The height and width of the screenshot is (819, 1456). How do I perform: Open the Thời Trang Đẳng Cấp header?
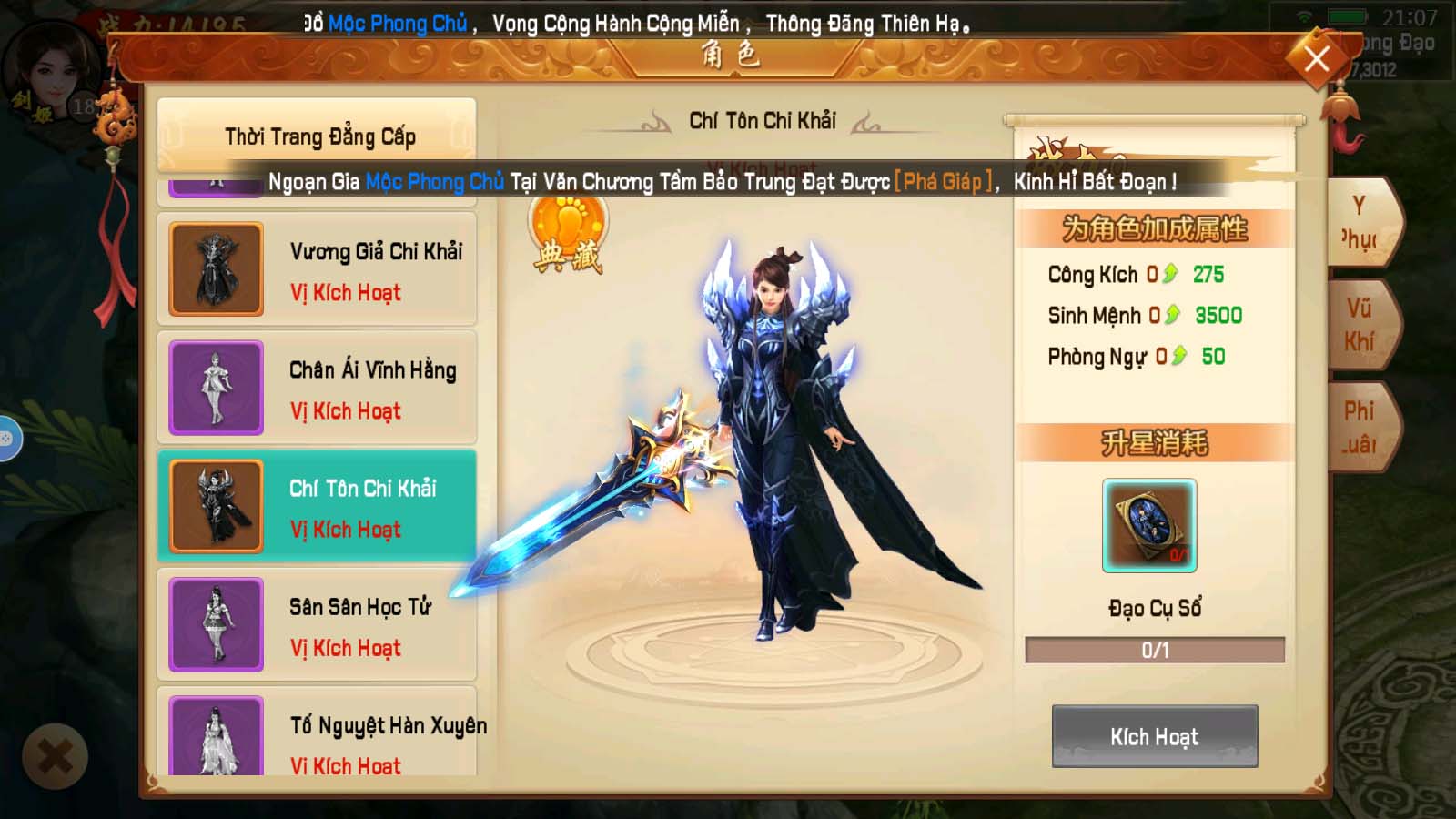click(318, 136)
